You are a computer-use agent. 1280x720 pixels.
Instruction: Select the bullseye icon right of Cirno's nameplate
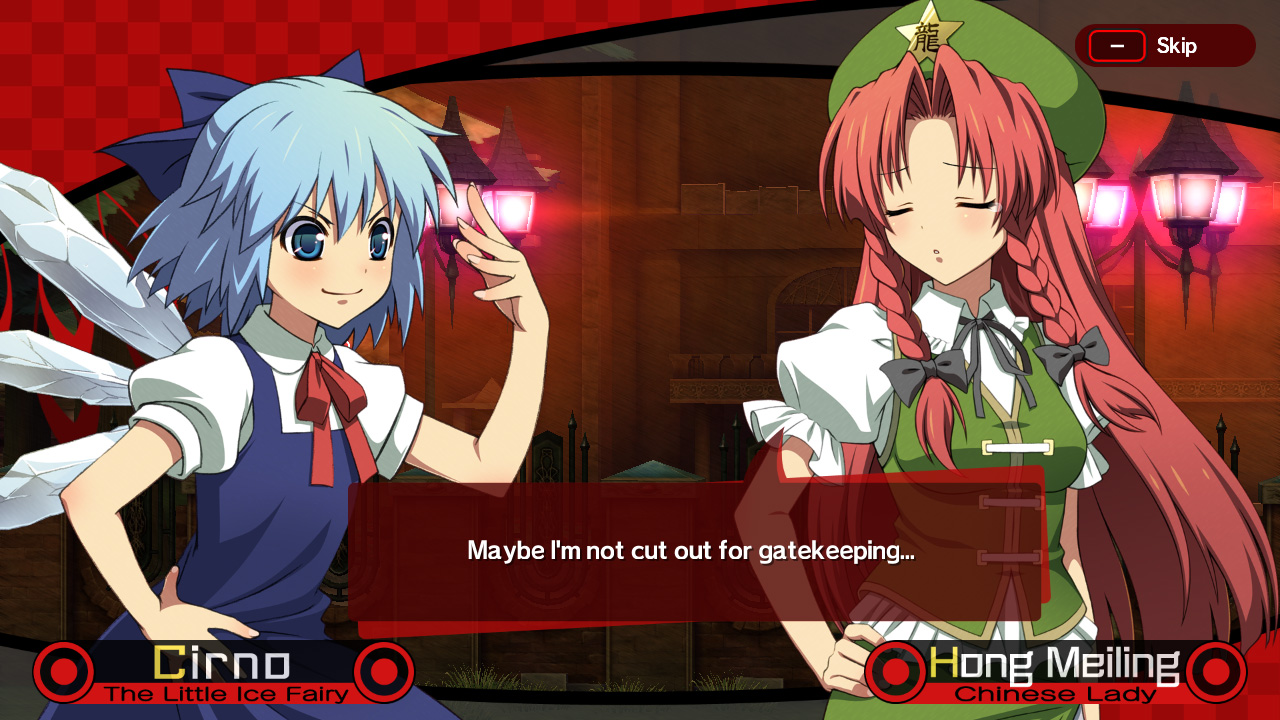click(384, 672)
